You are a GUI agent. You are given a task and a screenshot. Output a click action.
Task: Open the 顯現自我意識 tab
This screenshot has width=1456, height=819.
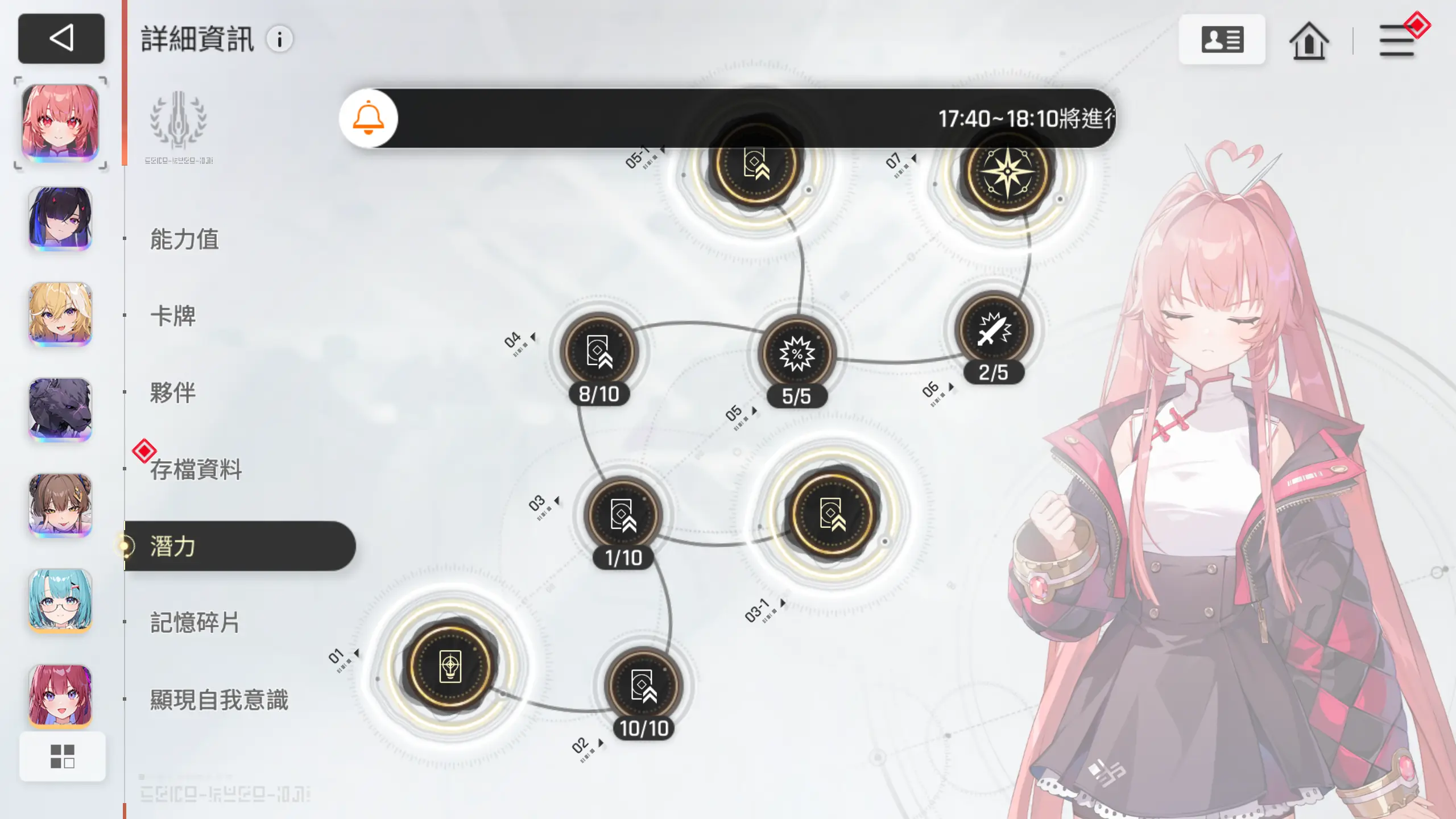[219, 700]
